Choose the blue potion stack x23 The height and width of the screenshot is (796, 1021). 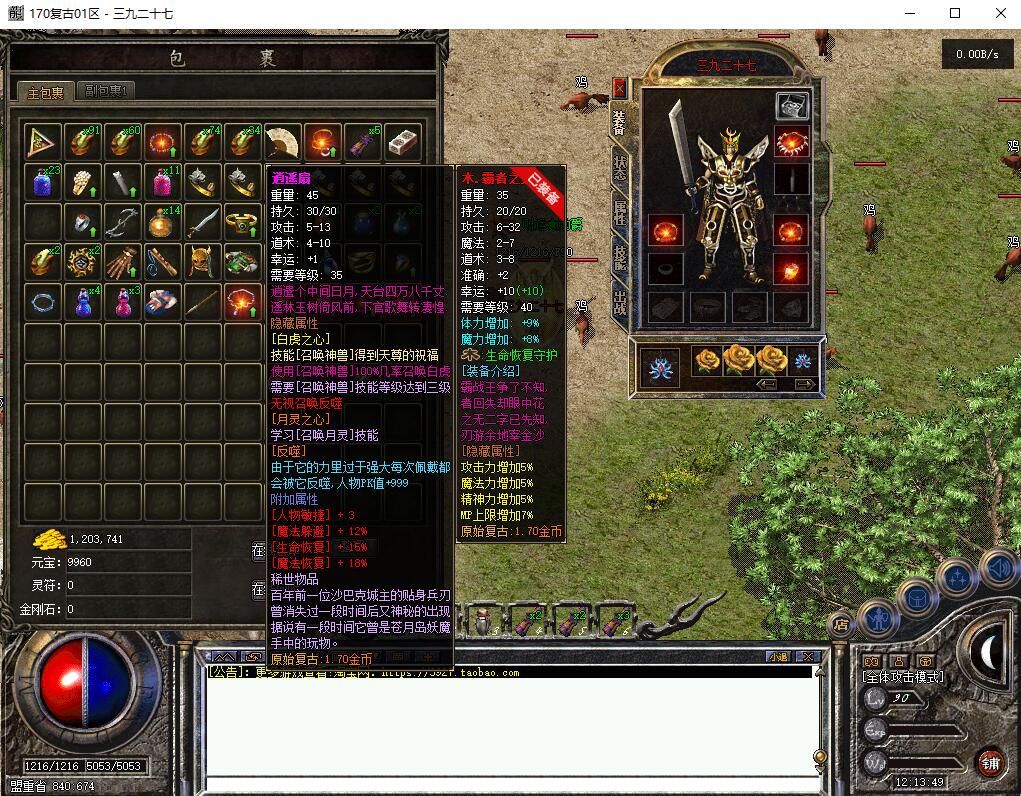43,183
